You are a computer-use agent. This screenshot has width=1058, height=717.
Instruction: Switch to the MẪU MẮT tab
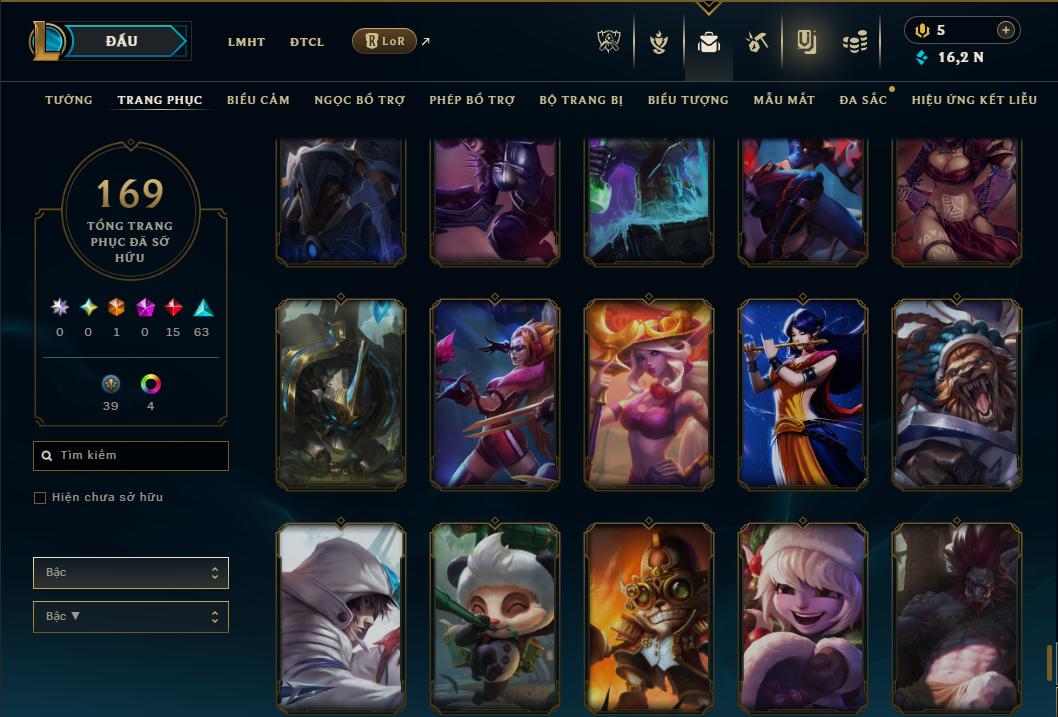(x=784, y=100)
